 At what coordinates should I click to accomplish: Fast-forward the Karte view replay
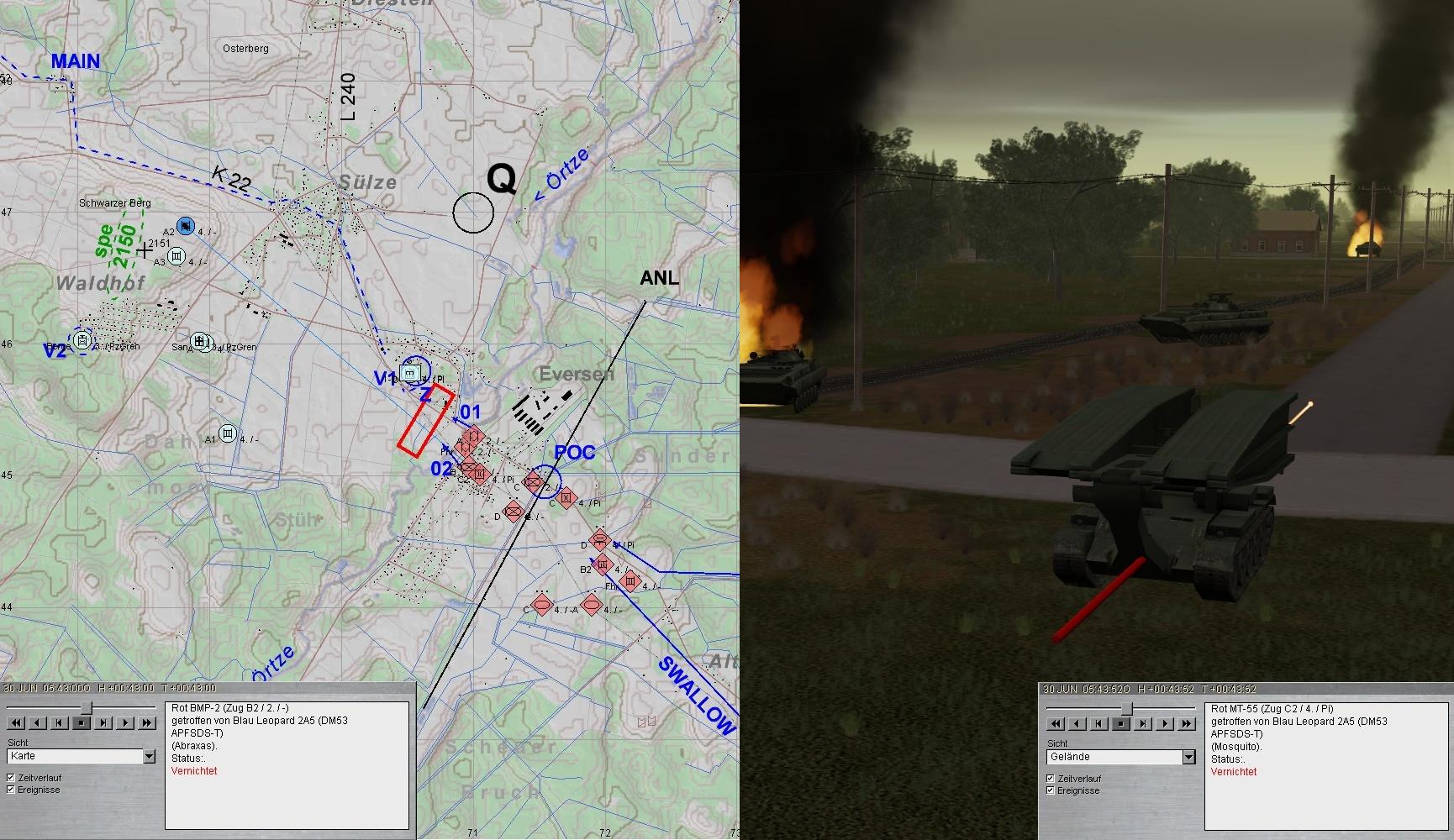(147, 722)
